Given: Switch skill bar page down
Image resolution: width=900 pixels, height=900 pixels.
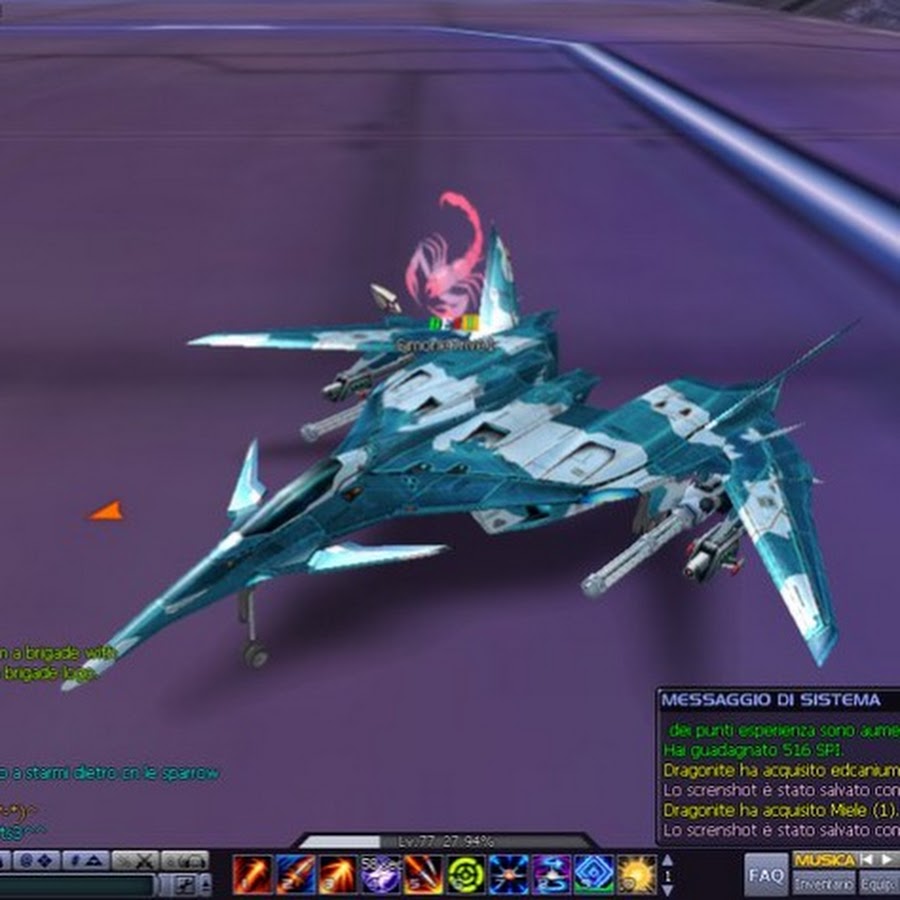Looking at the screenshot, I should pos(669,888).
